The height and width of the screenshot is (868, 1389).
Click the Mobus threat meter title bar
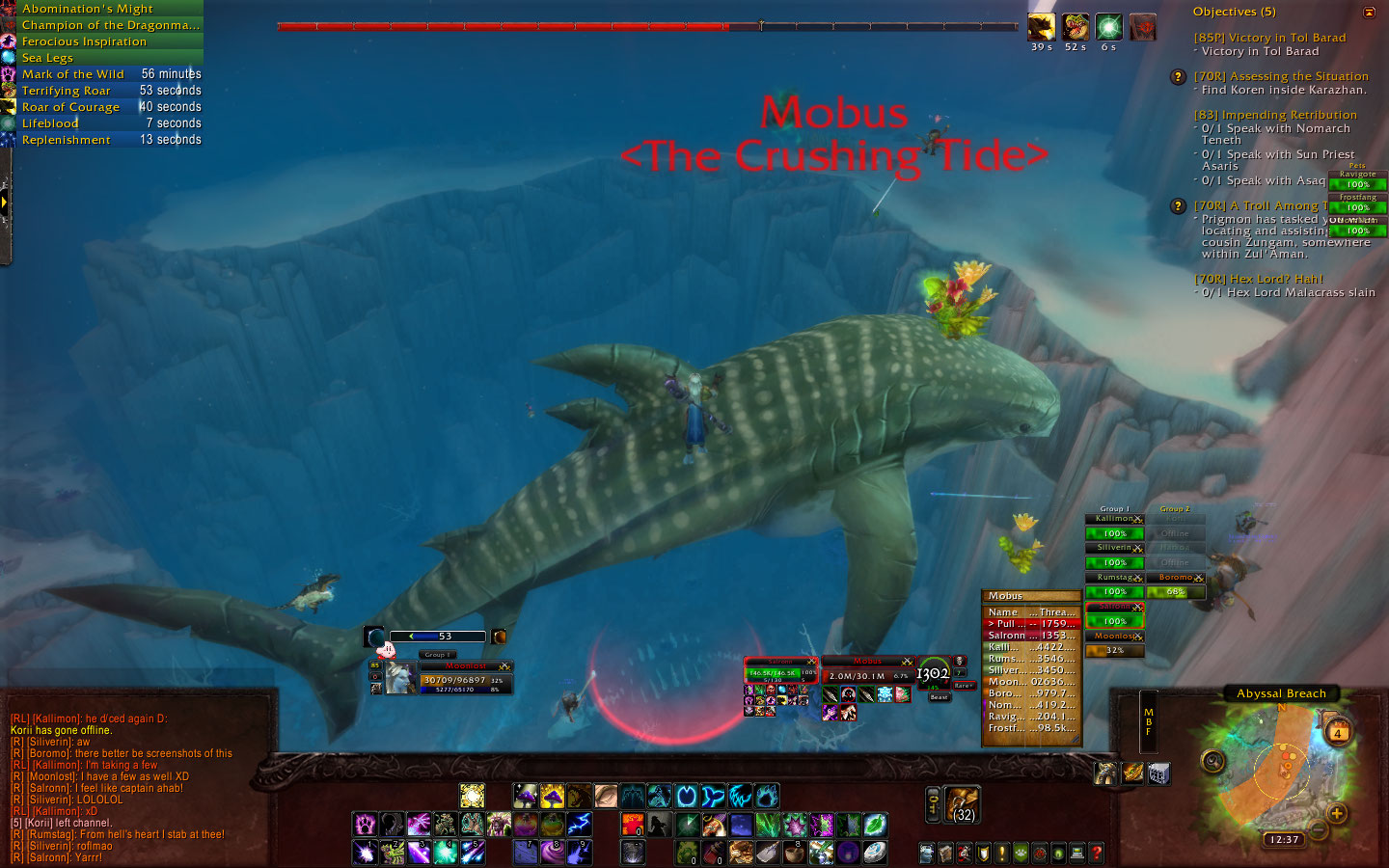[1030, 596]
